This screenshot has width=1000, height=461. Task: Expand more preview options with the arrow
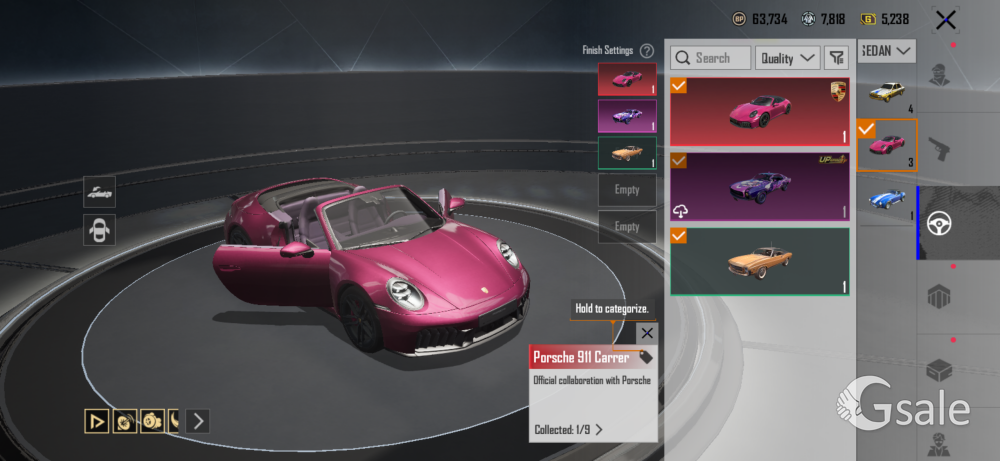[198, 421]
